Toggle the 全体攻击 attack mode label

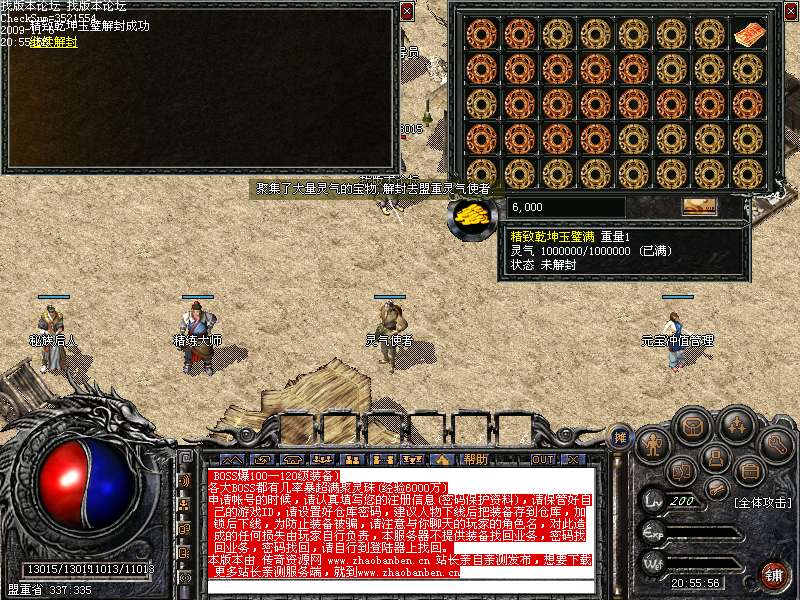pyautogui.click(x=762, y=501)
